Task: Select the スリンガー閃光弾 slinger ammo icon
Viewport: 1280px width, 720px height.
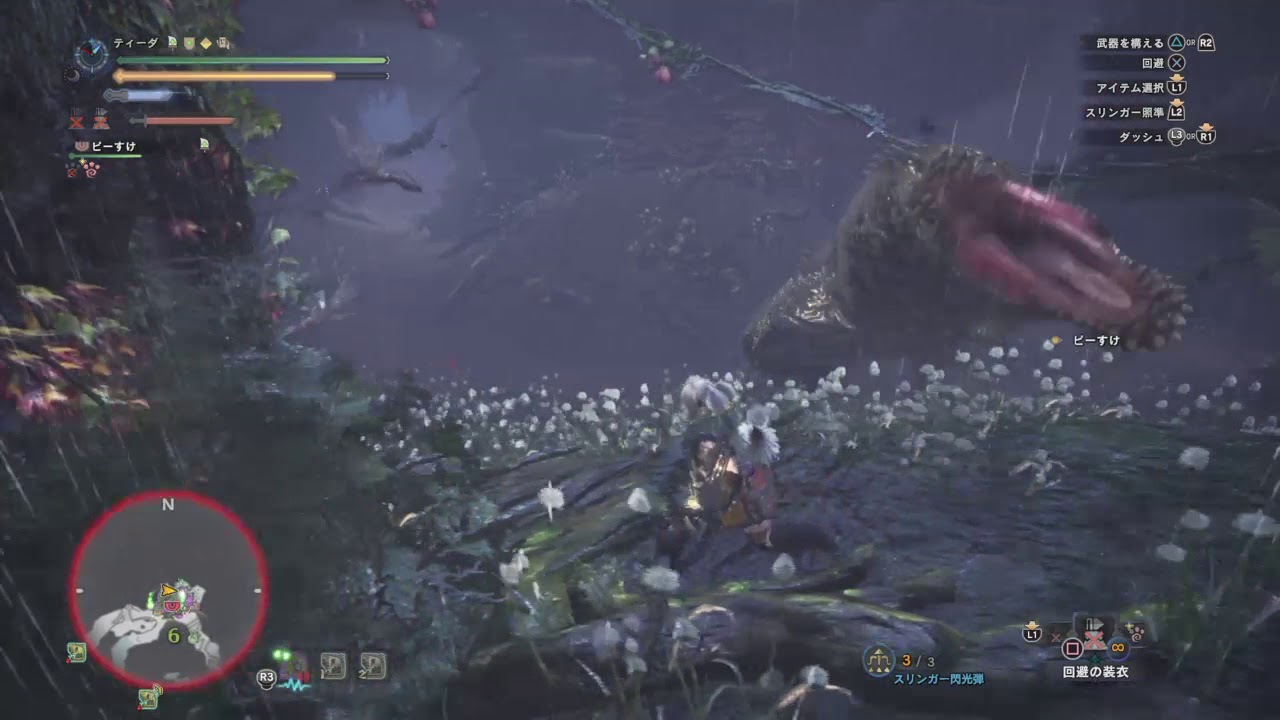Action: pyautogui.click(x=878, y=659)
